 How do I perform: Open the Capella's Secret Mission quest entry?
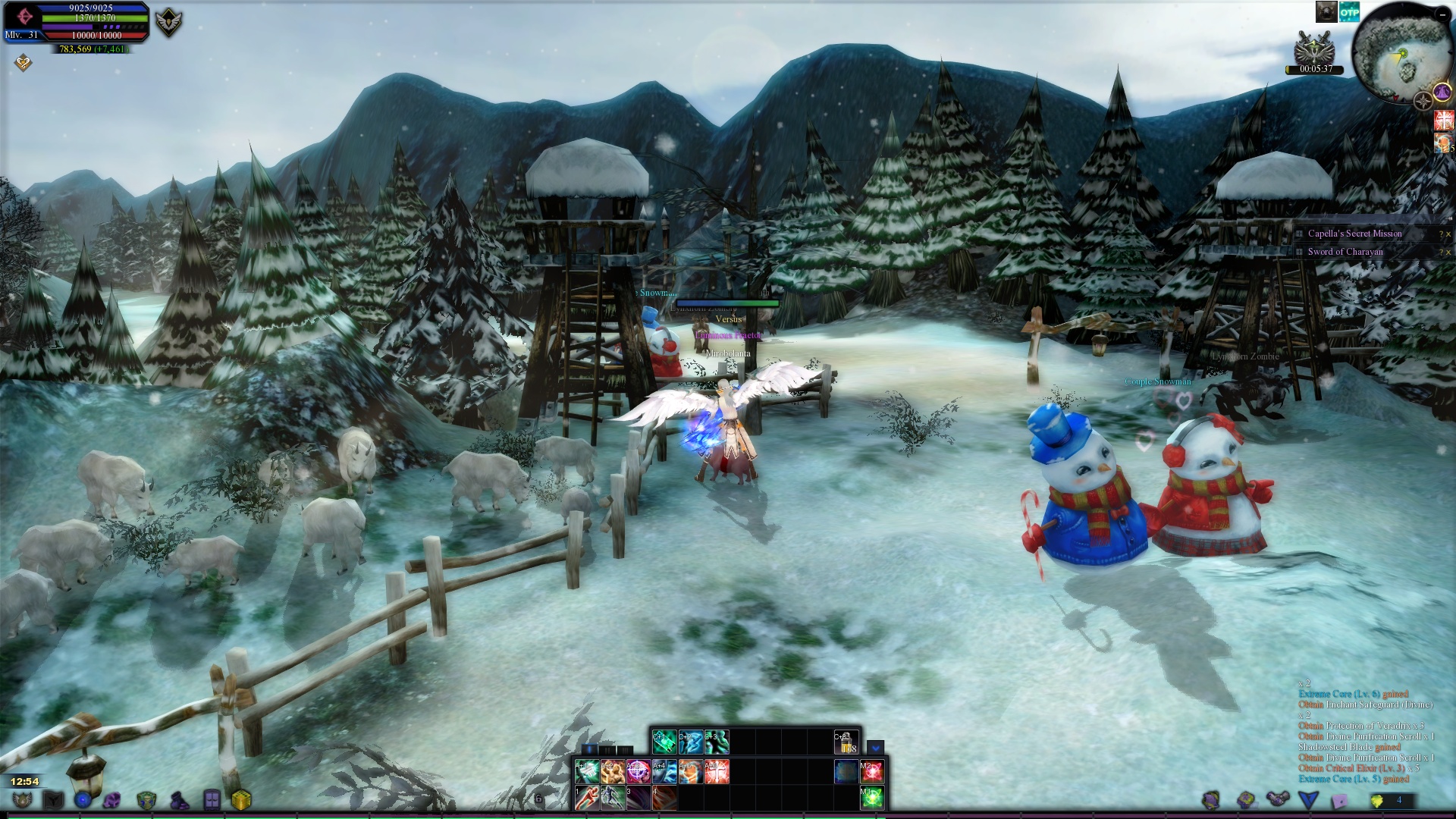click(x=1354, y=234)
